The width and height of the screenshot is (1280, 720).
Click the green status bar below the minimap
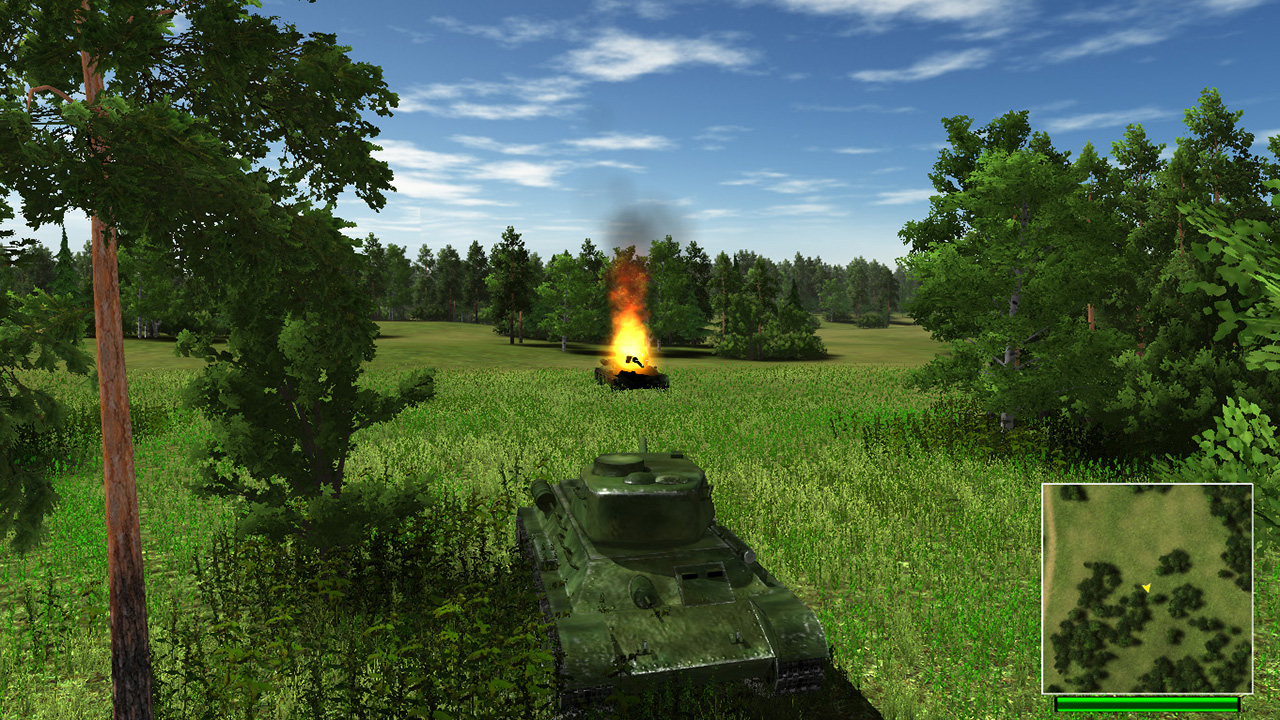click(1147, 705)
